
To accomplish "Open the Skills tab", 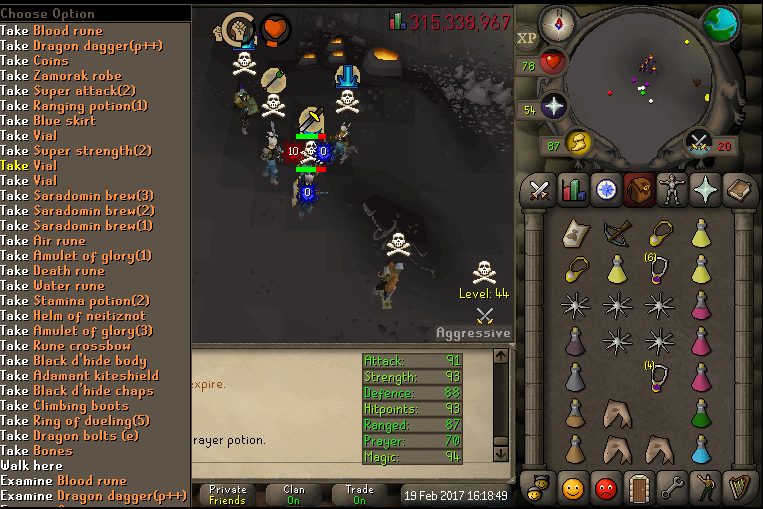I will (x=572, y=188).
